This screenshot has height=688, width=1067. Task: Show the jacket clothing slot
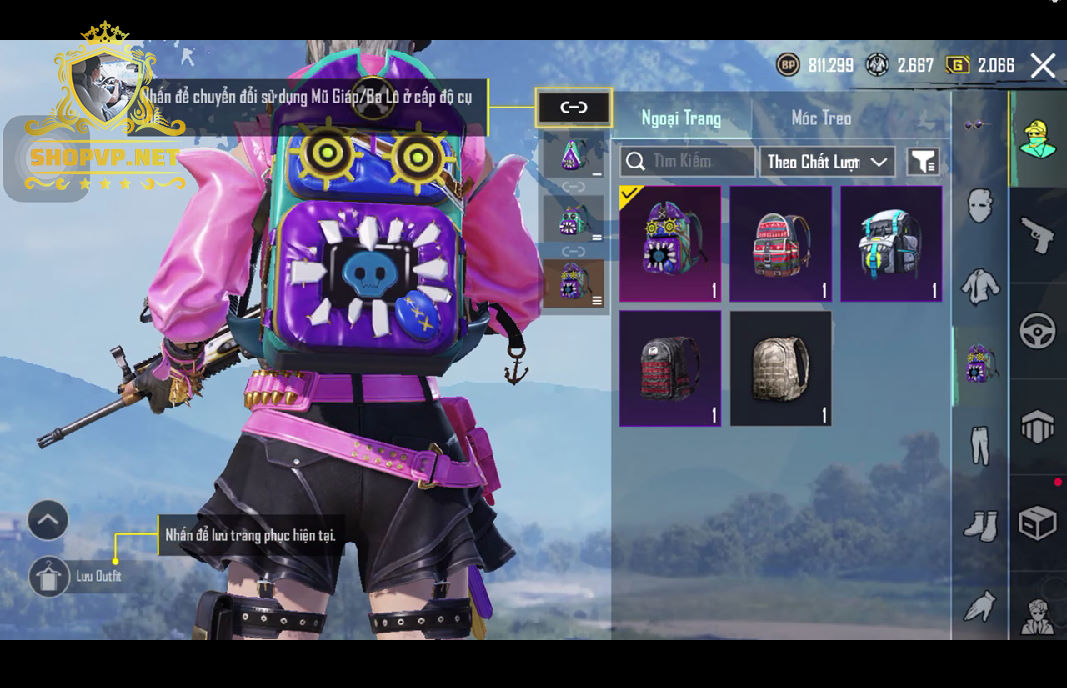pos(979,287)
